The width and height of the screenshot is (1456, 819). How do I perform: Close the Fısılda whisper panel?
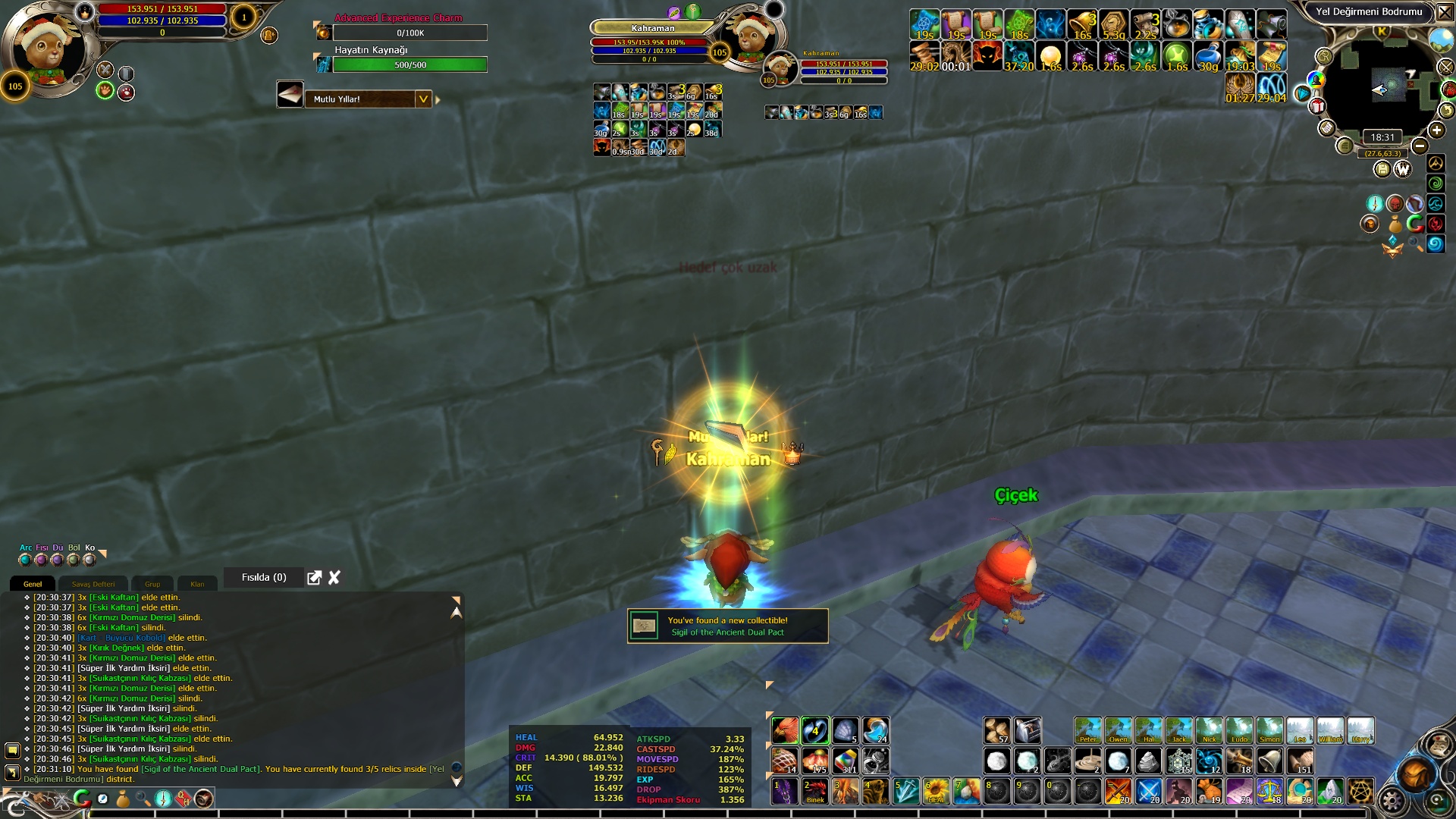tap(334, 578)
